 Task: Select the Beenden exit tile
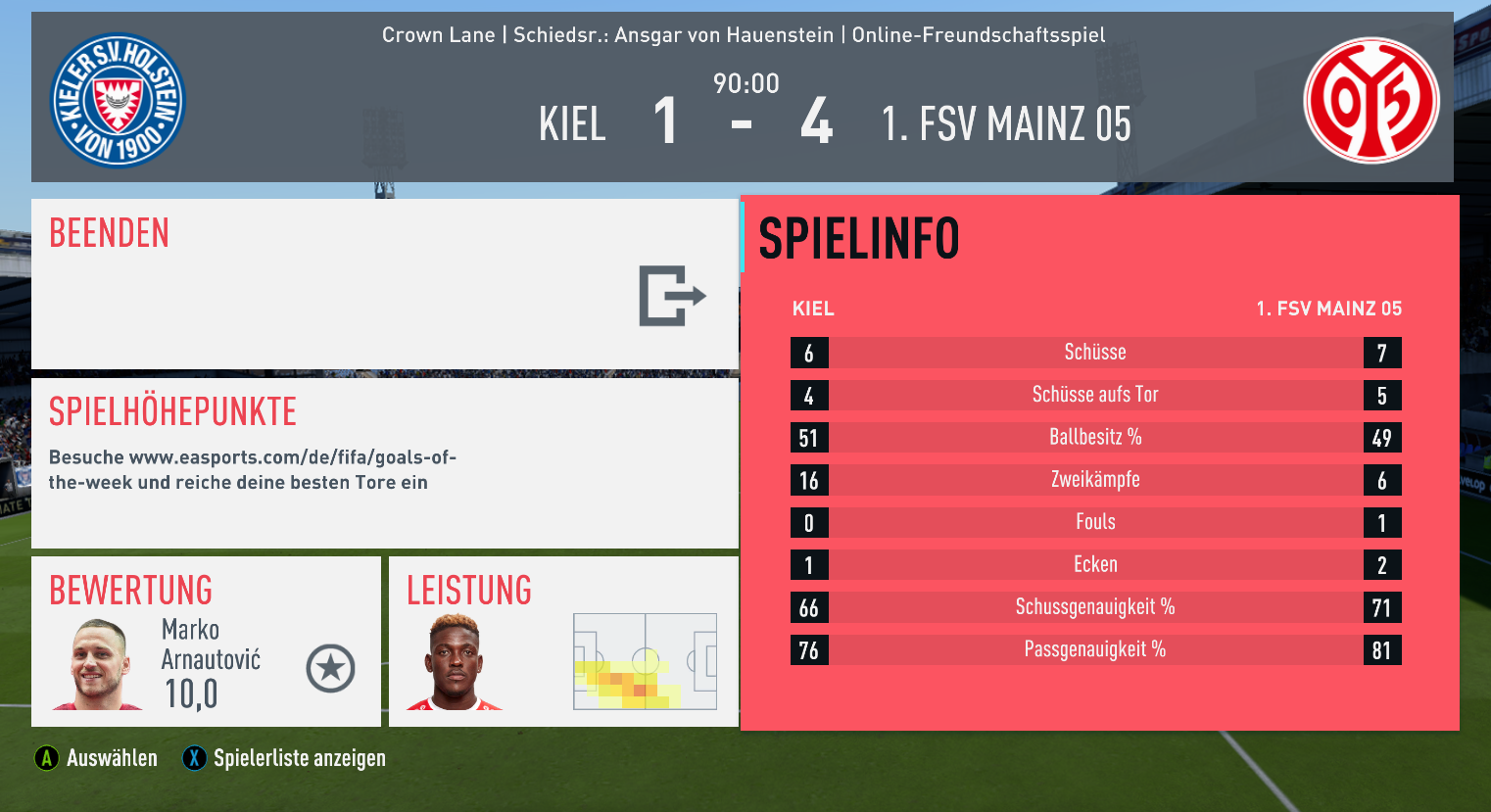coord(384,284)
